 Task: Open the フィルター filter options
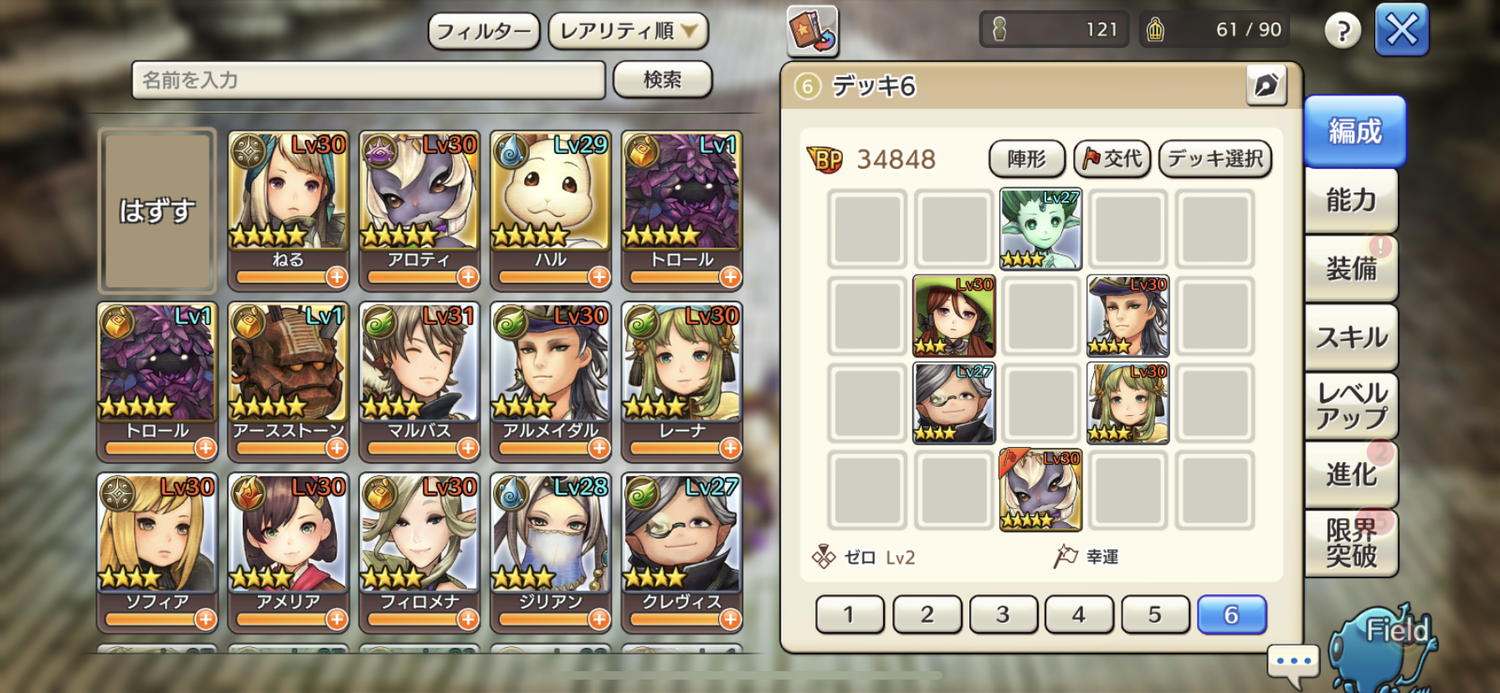pos(484,31)
